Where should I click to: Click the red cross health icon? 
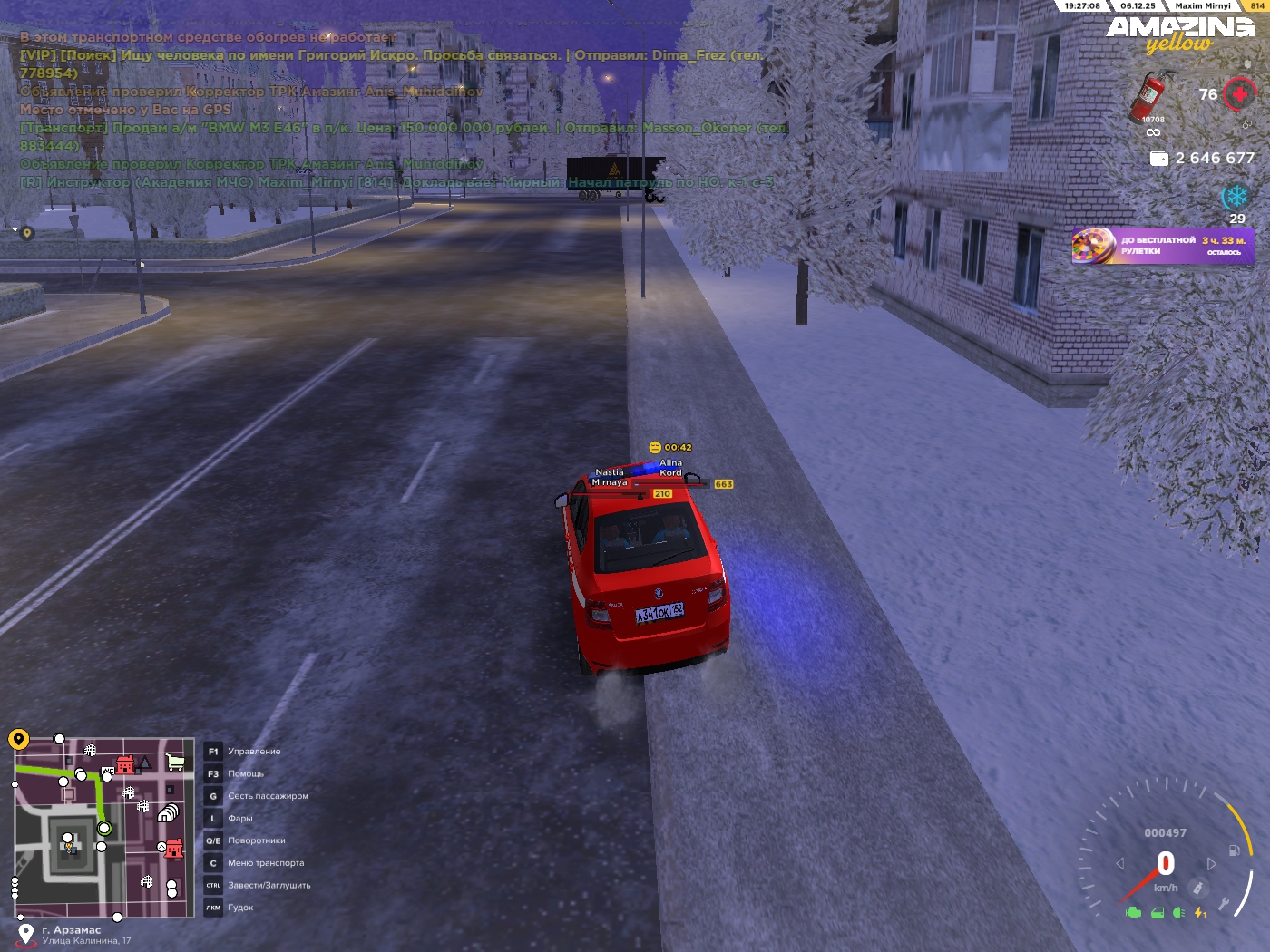click(1239, 94)
